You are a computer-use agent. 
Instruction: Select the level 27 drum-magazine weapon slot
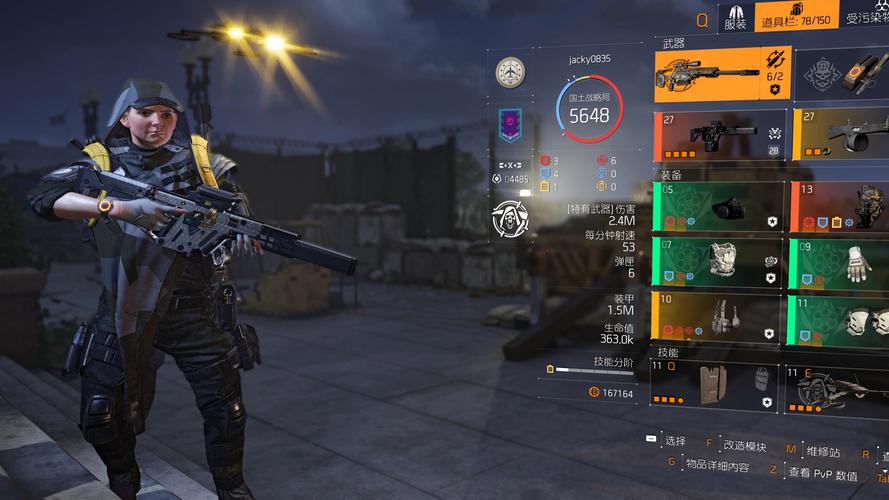(x=840, y=136)
